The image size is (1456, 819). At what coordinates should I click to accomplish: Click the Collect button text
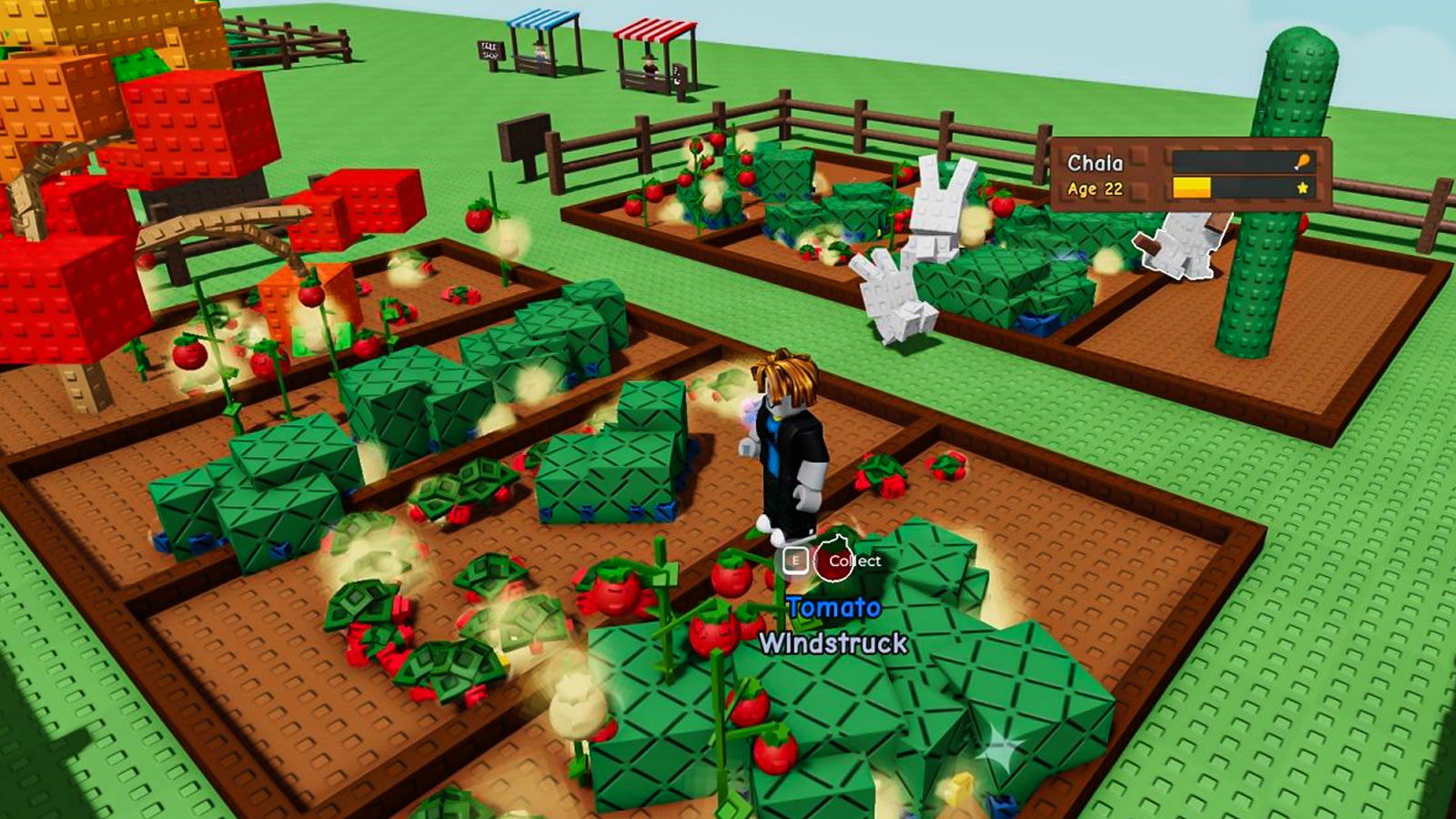[x=856, y=562]
